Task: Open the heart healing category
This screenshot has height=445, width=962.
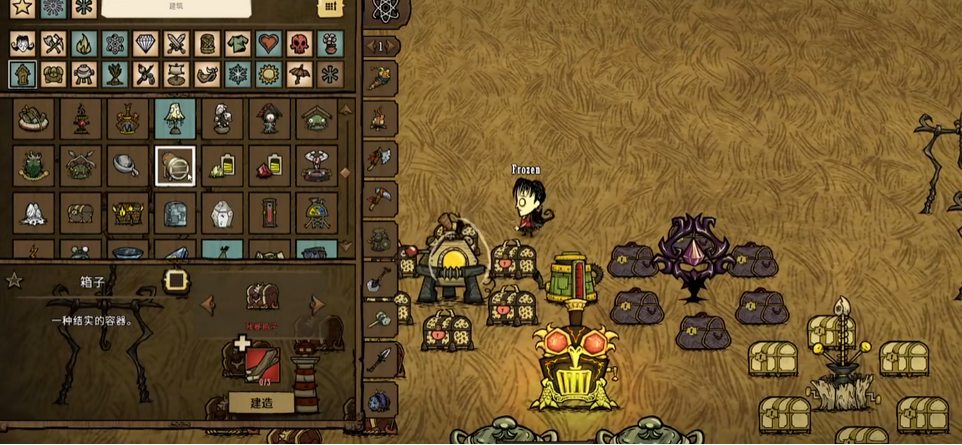Action: (268, 44)
